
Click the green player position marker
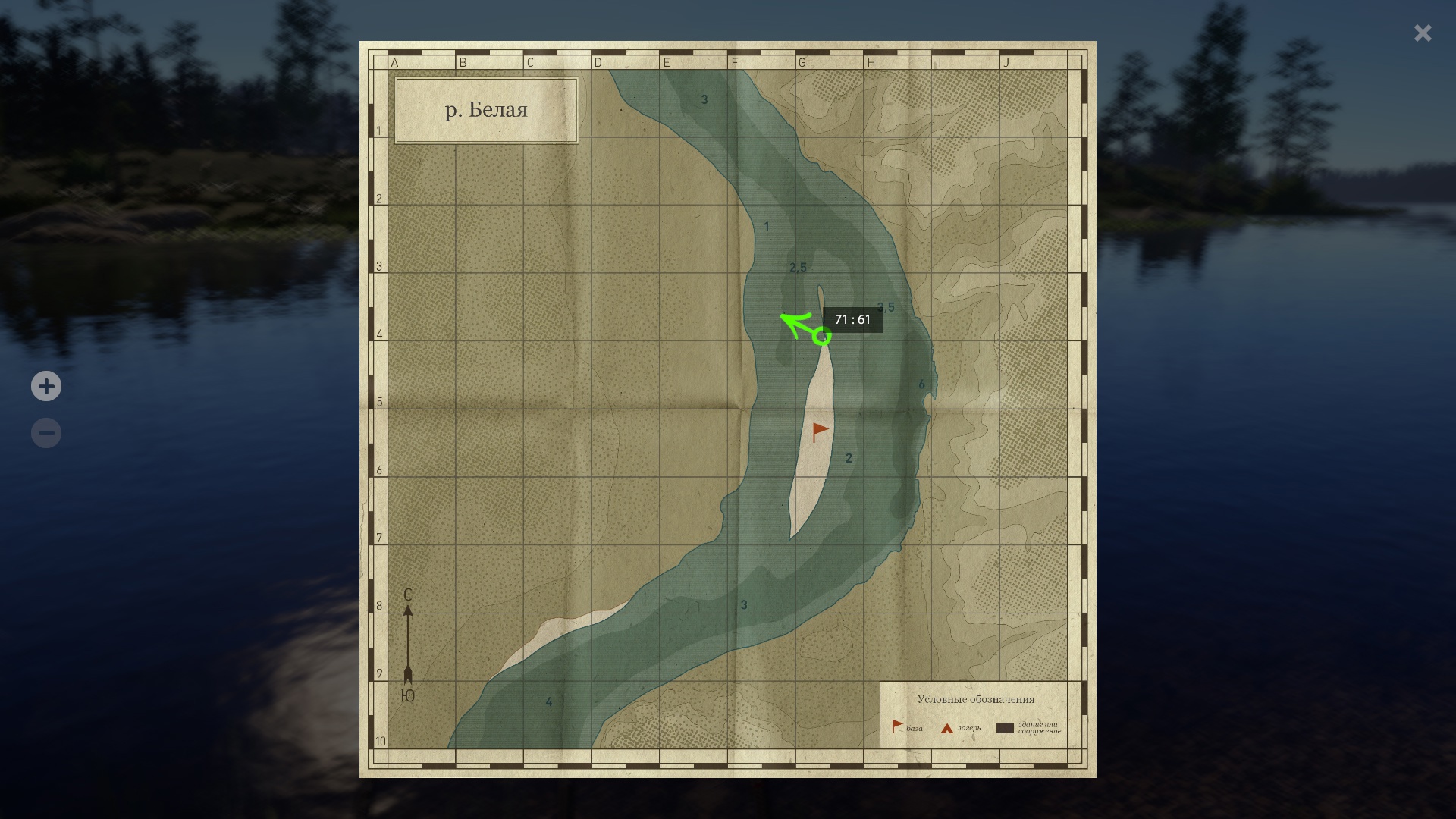(x=821, y=336)
